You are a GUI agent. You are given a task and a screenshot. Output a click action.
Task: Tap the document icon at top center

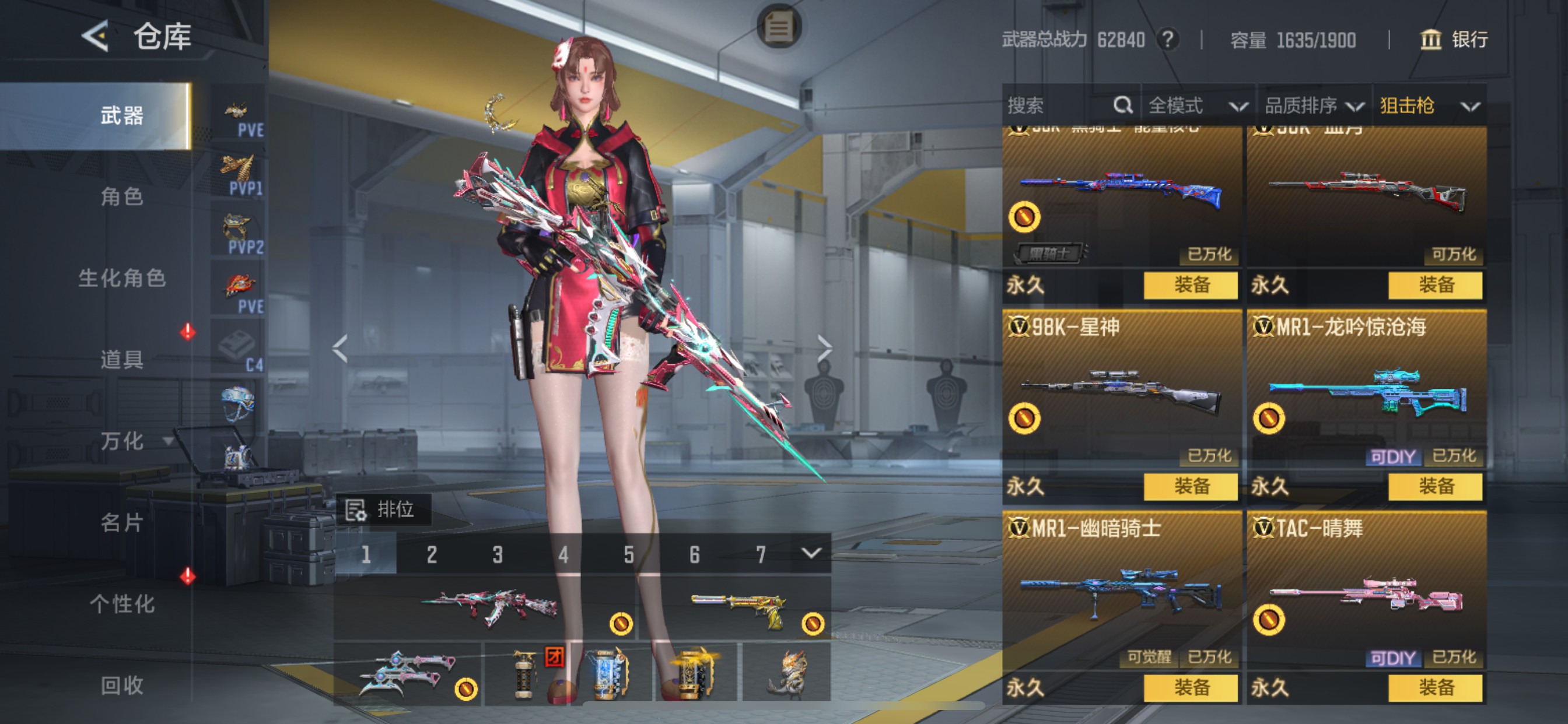click(x=781, y=26)
